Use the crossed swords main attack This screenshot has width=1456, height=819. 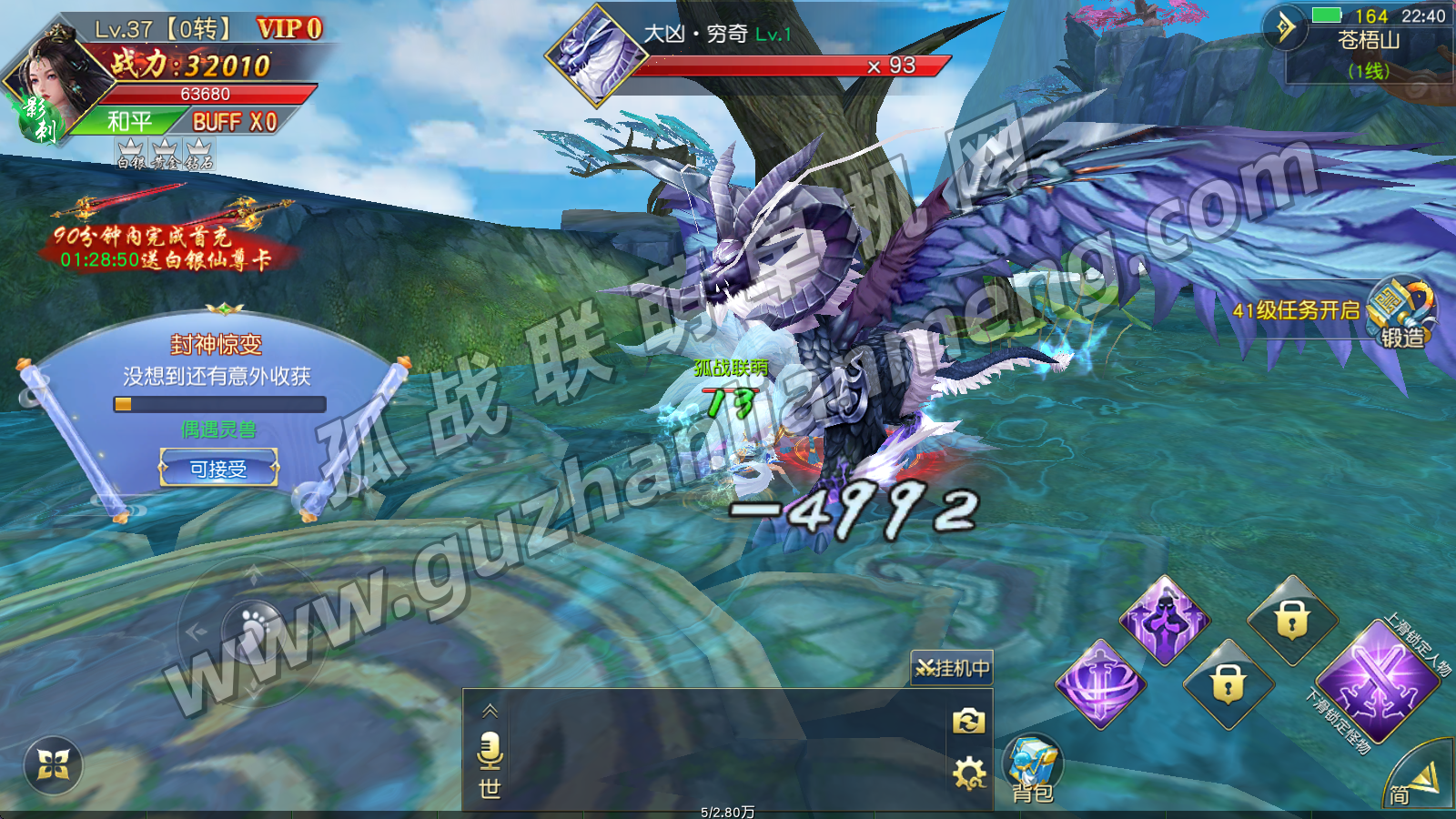(1377, 682)
